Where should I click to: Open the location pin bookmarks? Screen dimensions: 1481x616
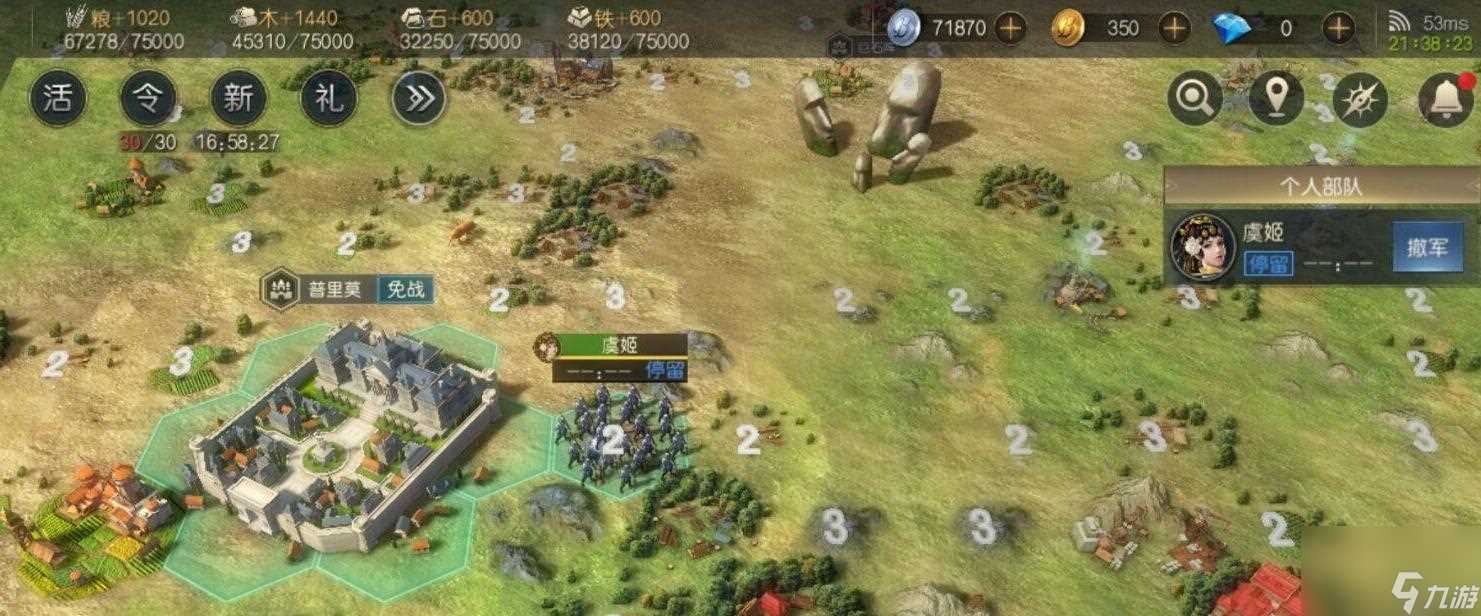click(1276, 99)
